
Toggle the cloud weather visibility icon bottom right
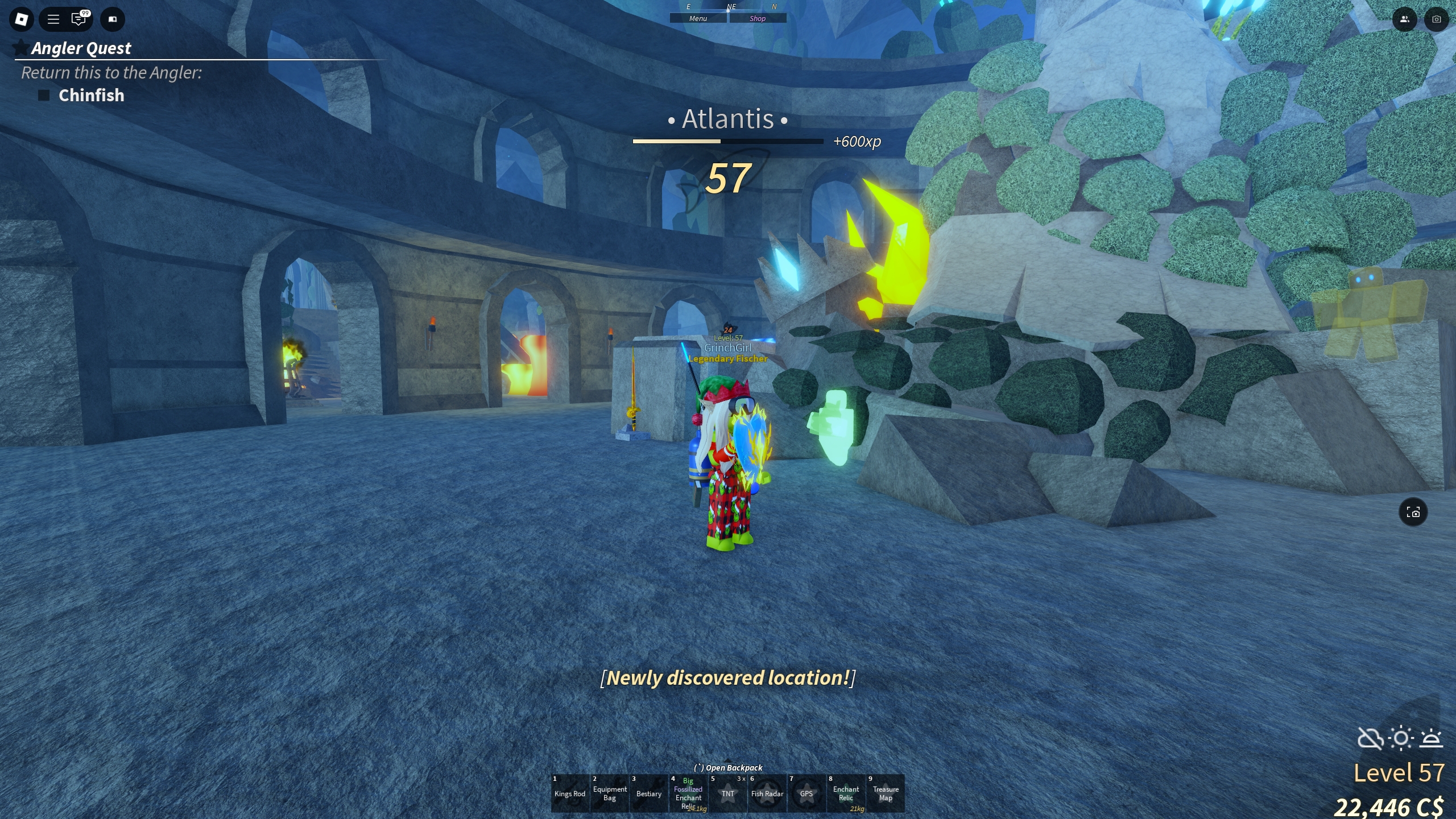coord(1371,739)
